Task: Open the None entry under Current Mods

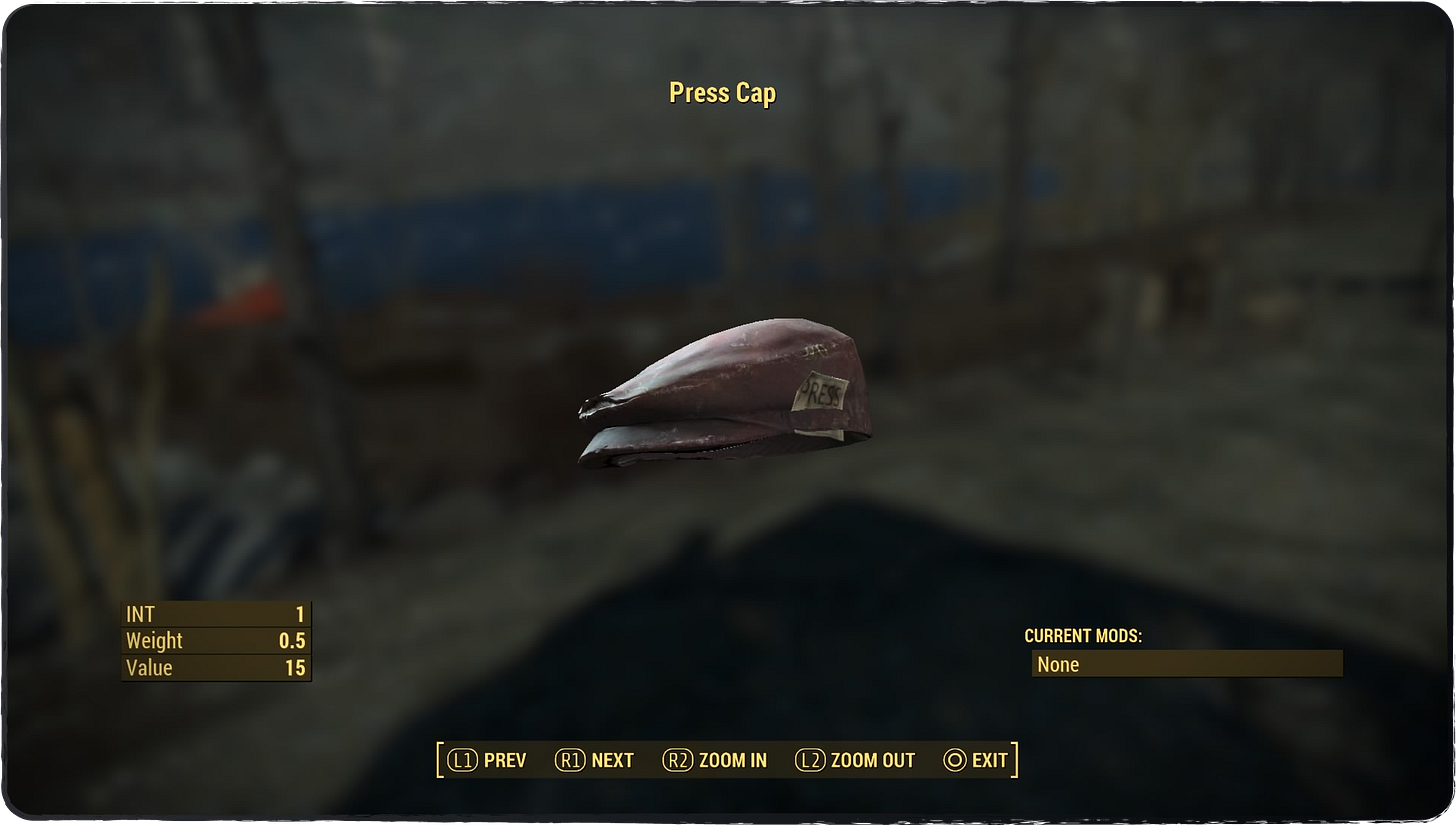Action: (x=1186, y=664)
